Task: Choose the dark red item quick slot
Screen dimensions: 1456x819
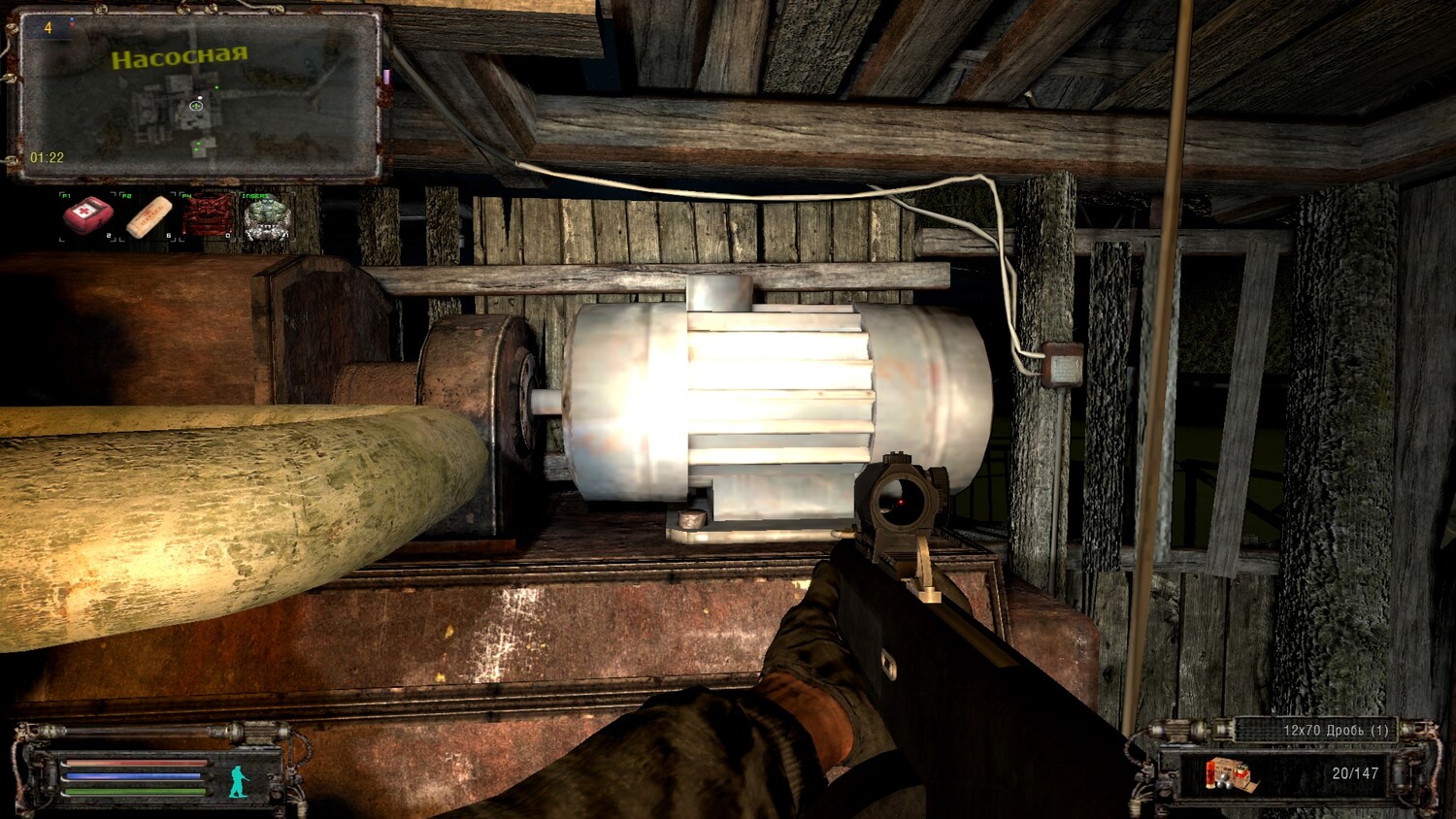Action: click(209, 215)
